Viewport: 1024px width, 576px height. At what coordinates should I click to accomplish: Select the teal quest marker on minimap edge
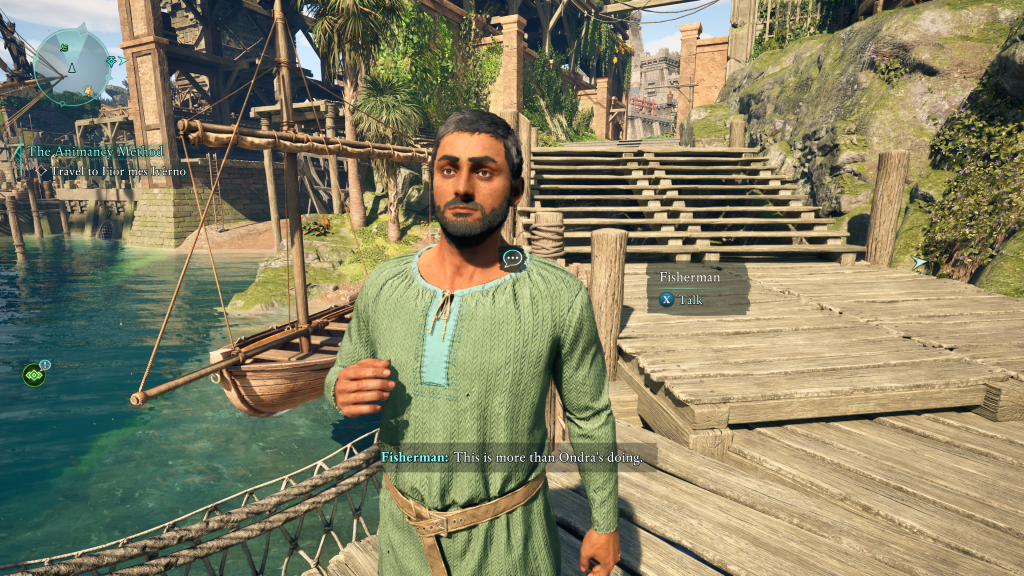tap(110, 62)
